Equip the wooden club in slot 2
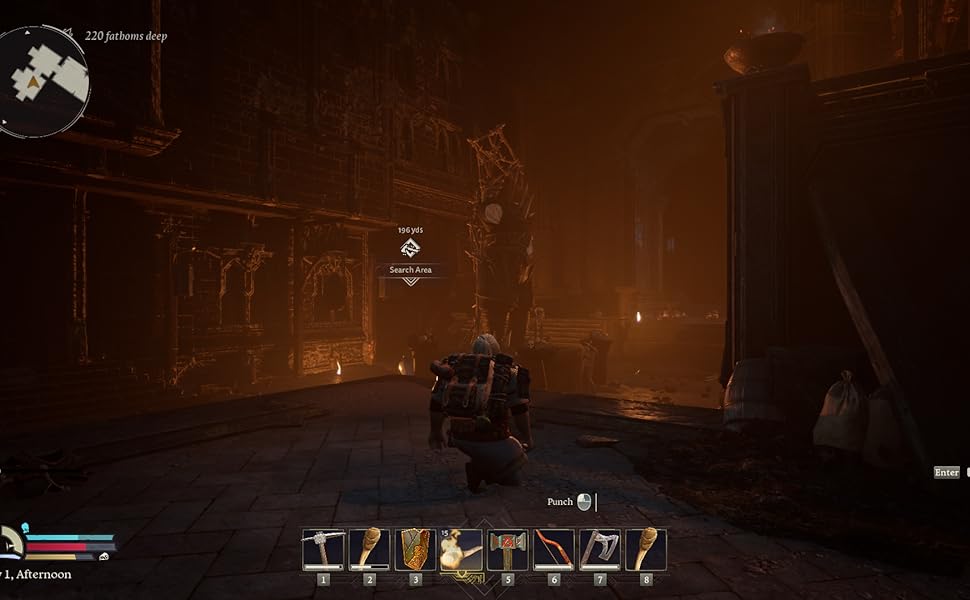970x600 pixels. pos(369,549)
